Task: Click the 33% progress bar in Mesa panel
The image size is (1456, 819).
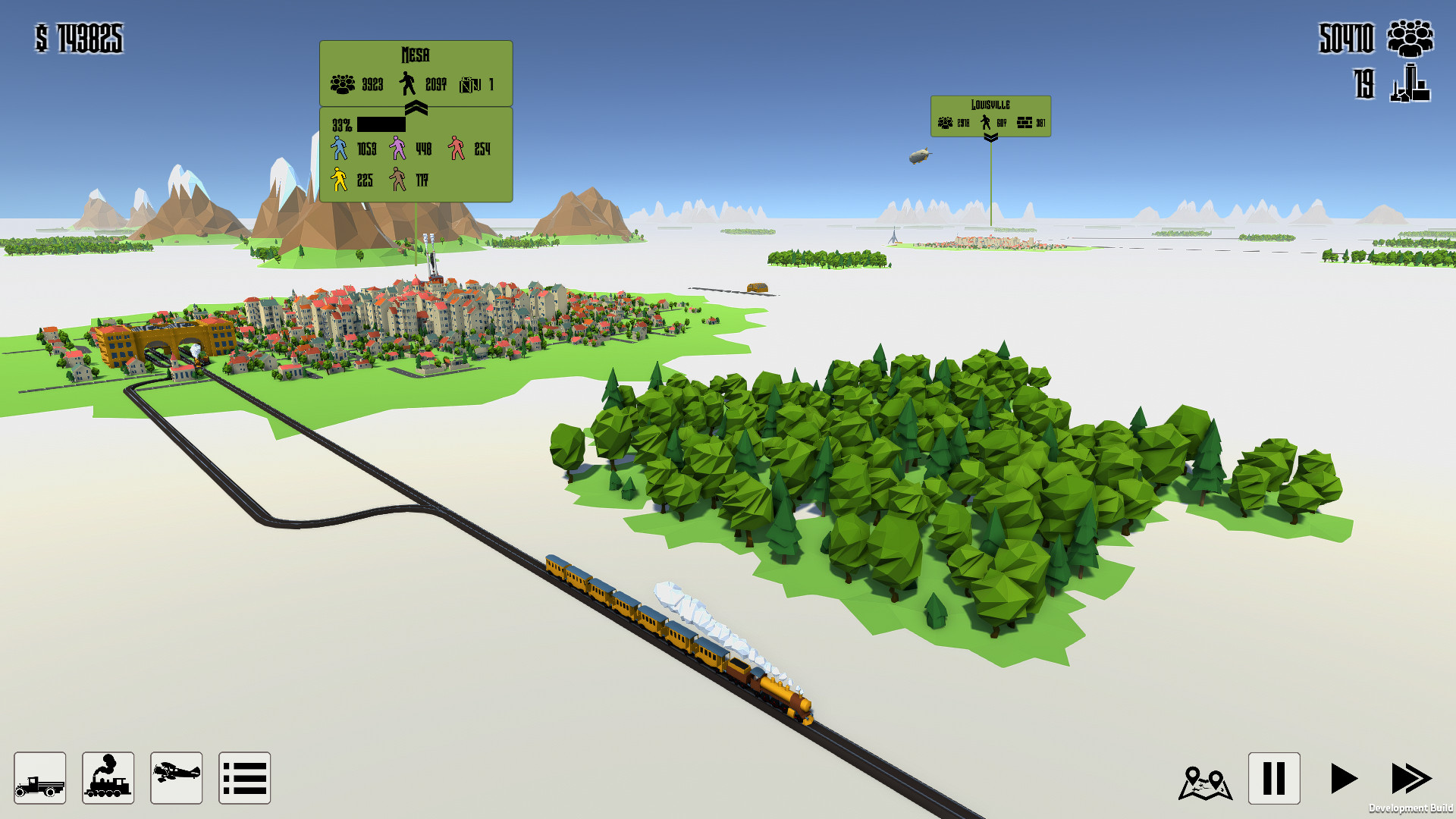Action: 383,124
